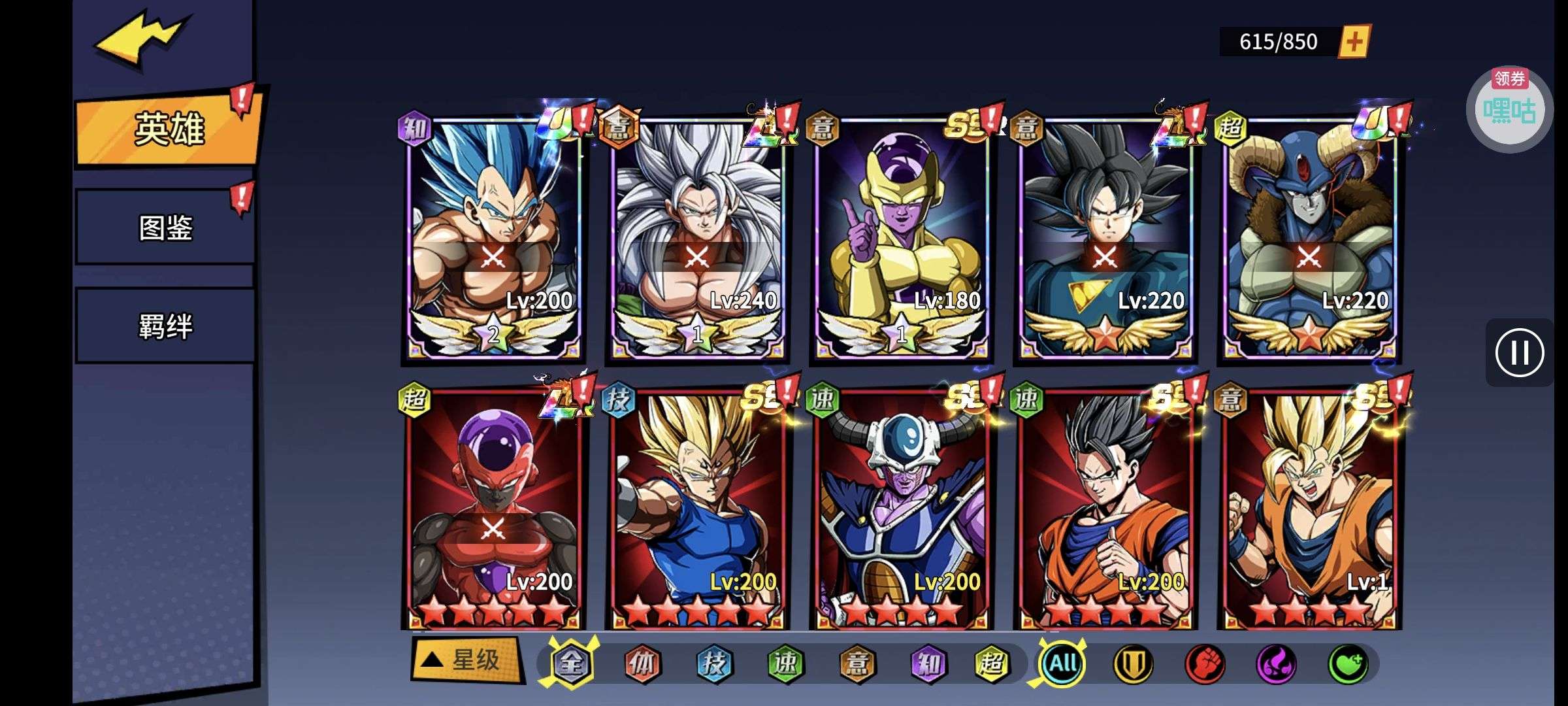This screenshot has height=706, width=1568.
Task: Toggle the 星级 sort button
Action: pyautogui.click(x=467, y=660)
